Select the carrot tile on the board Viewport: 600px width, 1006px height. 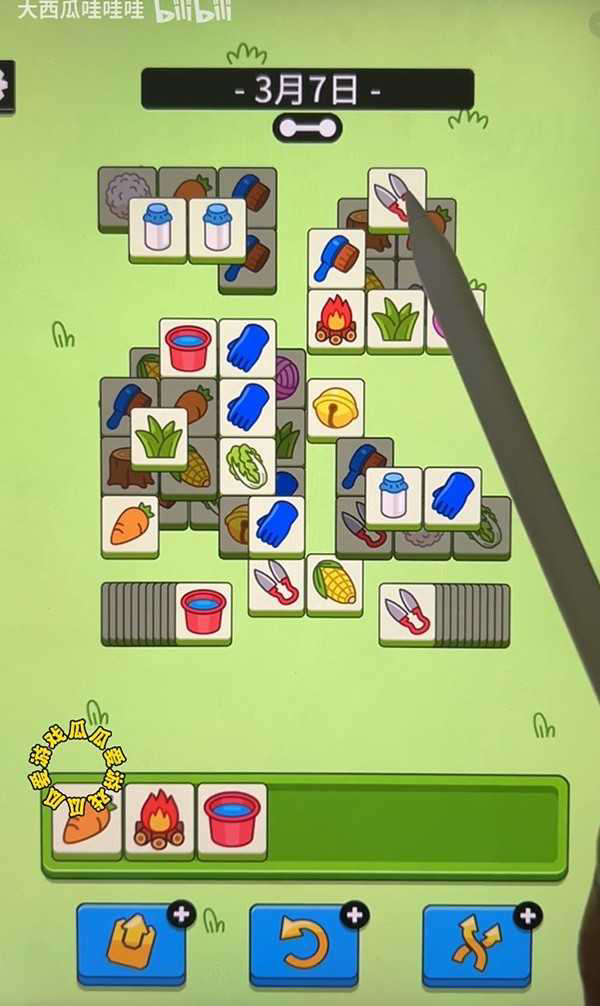pos(130,524)
